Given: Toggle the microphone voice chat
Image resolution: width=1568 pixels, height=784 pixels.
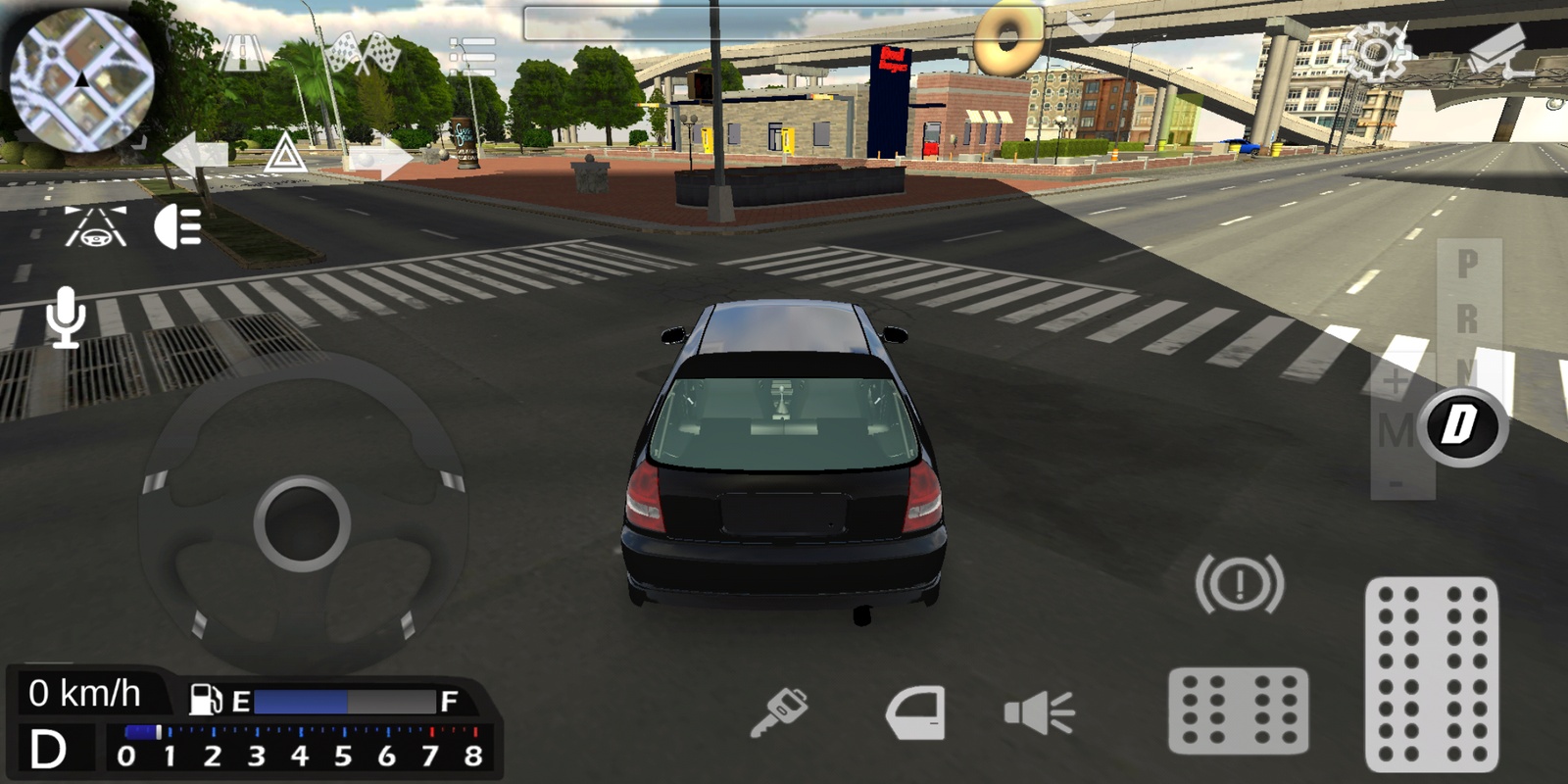Looking at the screenshot, I should pyautogui.click(x=66, y=317).
